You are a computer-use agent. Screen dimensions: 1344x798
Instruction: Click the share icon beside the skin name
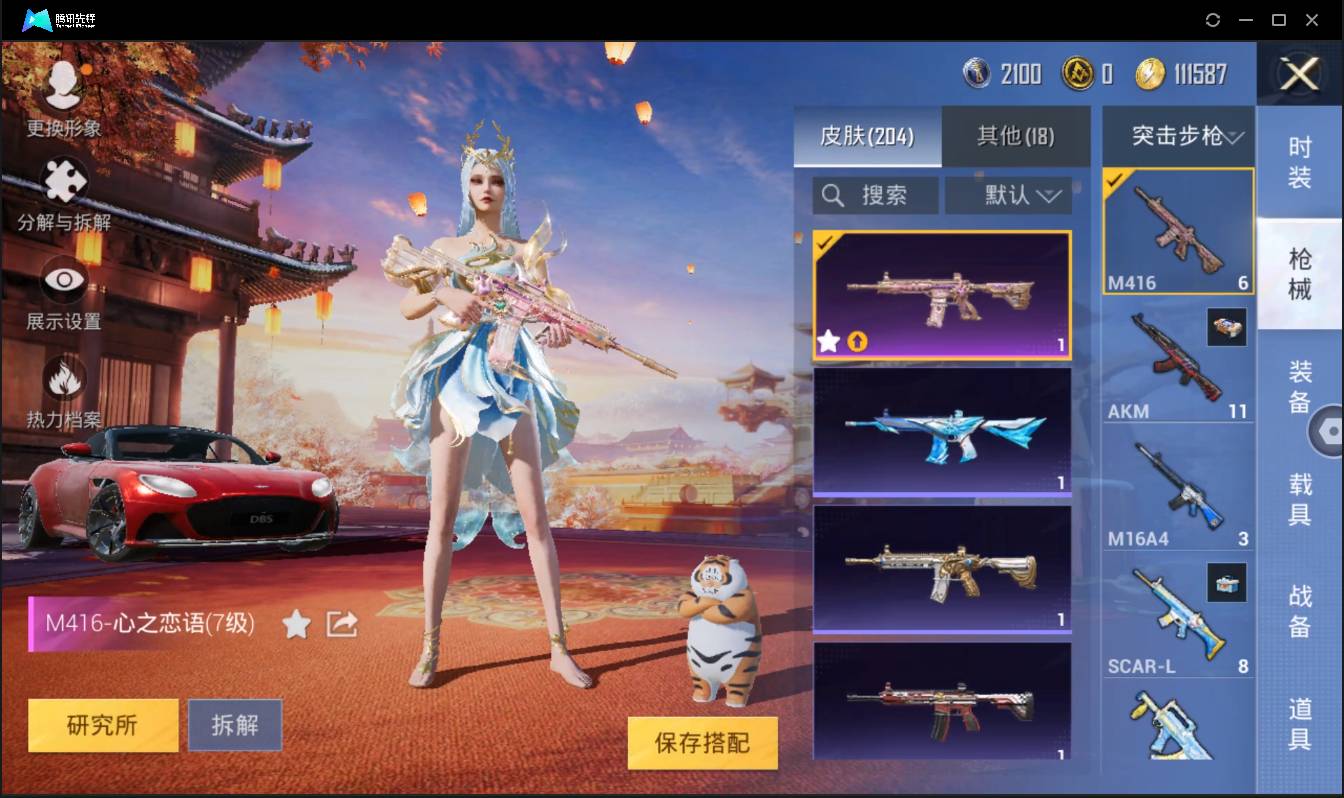pos(341,622)
